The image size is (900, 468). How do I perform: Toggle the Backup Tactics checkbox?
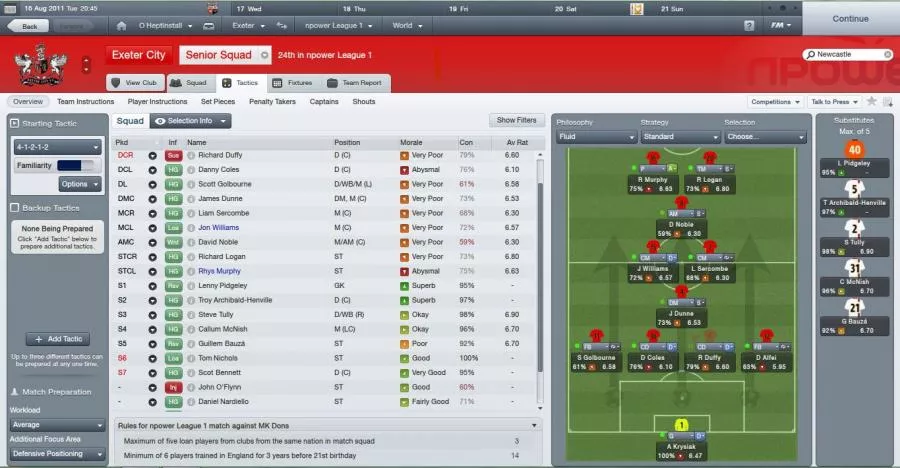pyautogui.click(x=14, y=208)
